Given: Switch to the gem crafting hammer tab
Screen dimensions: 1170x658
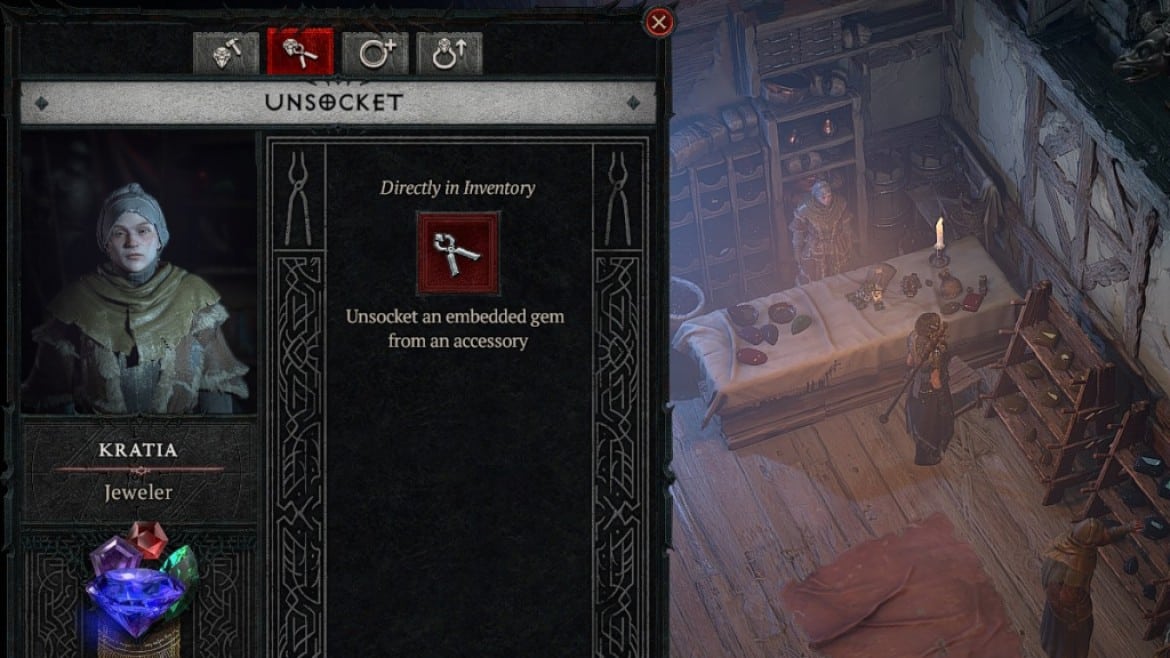Looking at the screenshot, I should 225,53.
